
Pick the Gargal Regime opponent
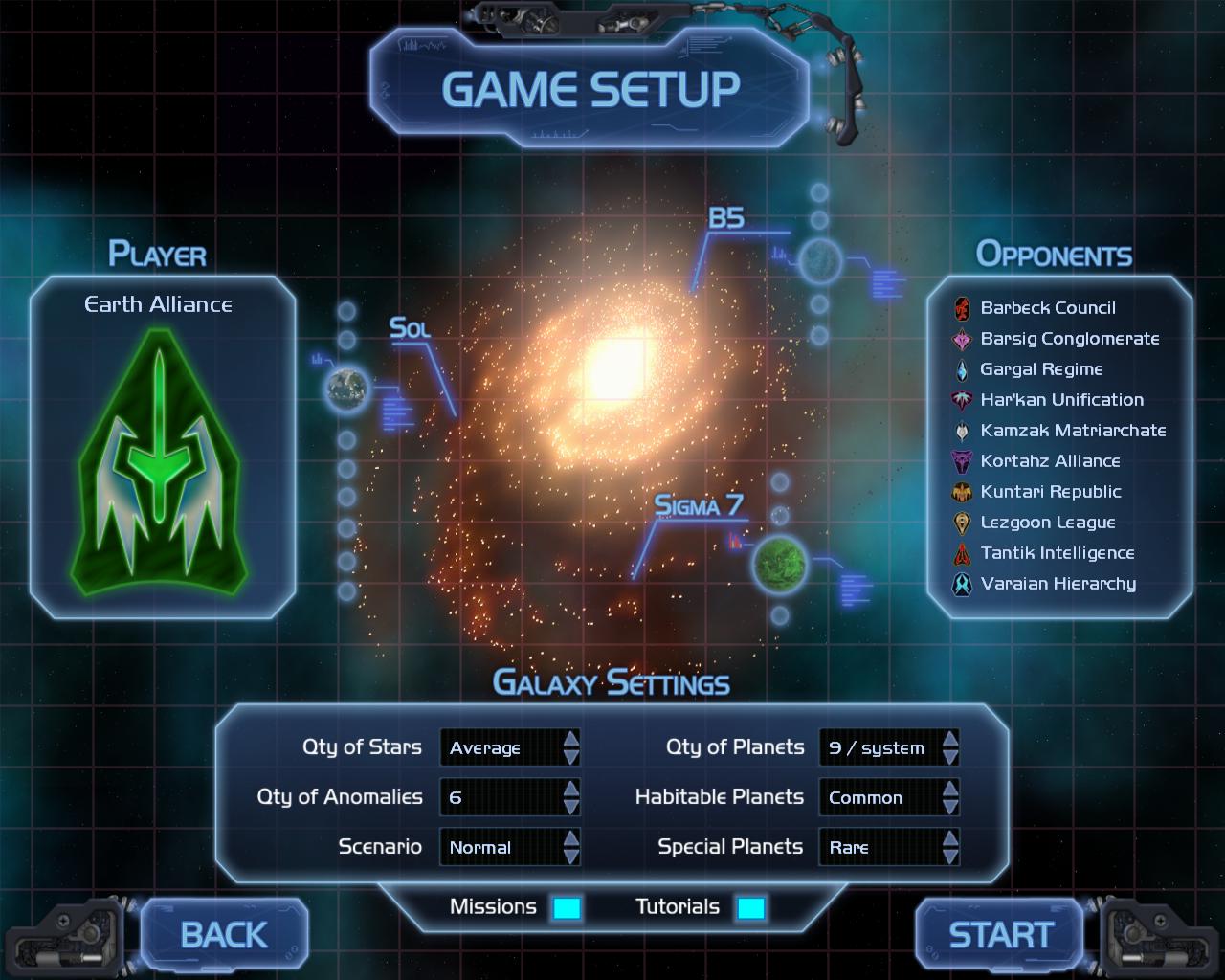[x=1041, y=369]
